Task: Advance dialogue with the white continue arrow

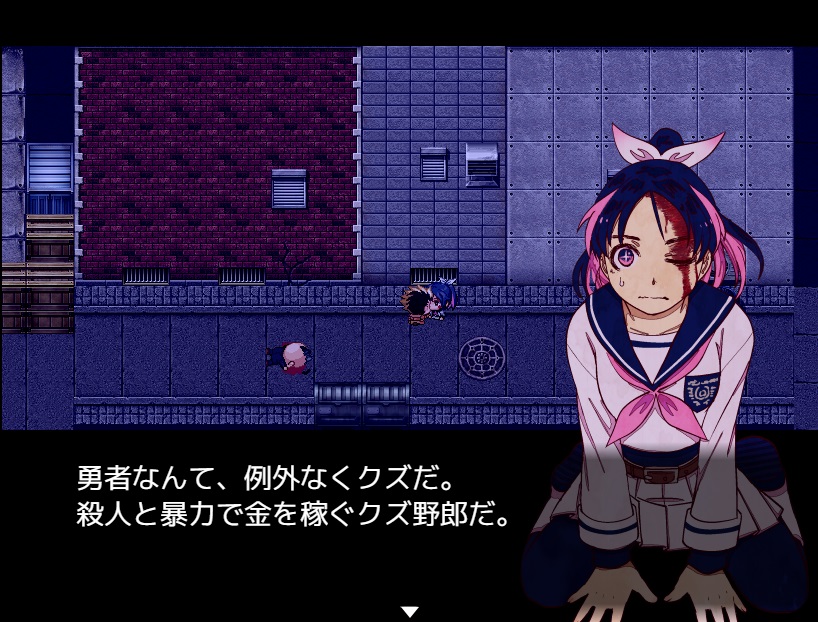Action: coord(408,610)
